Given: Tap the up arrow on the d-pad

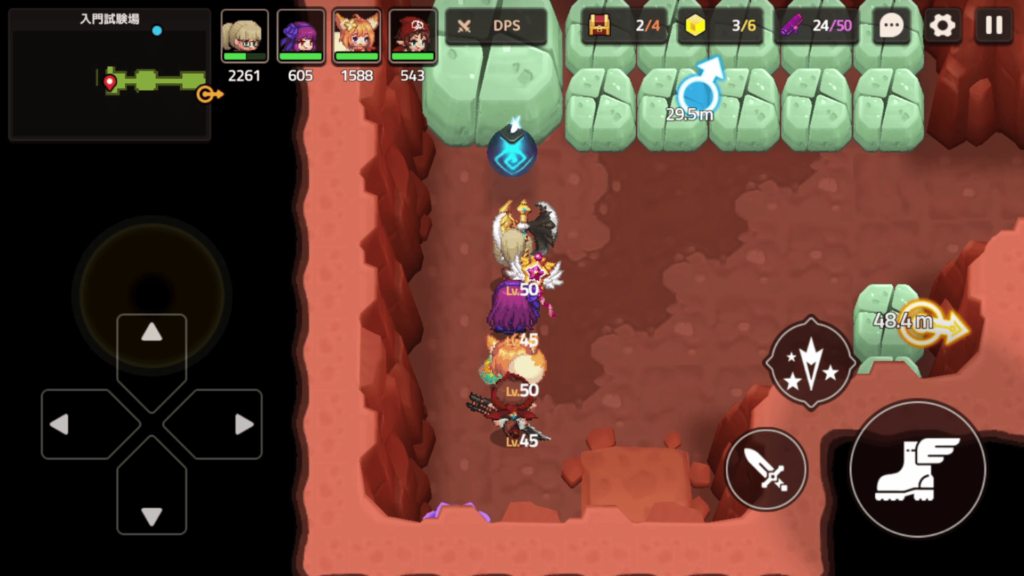Looking at the screenshot, I should click(151, 333).
